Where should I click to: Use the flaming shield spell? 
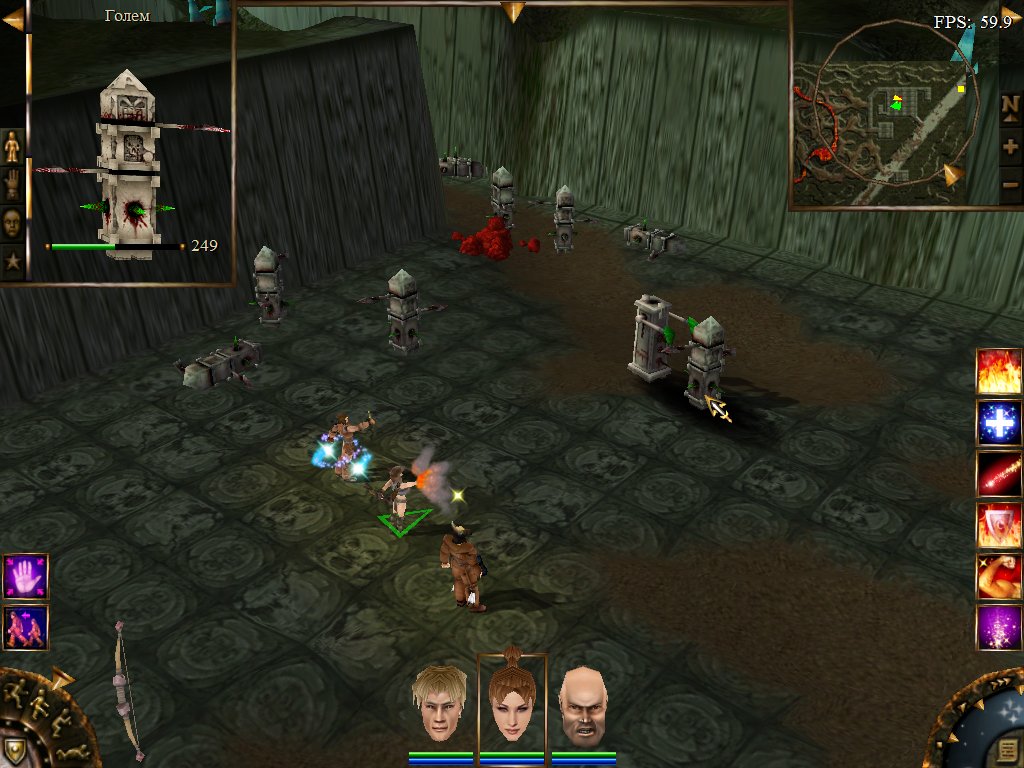coord(999,525)
